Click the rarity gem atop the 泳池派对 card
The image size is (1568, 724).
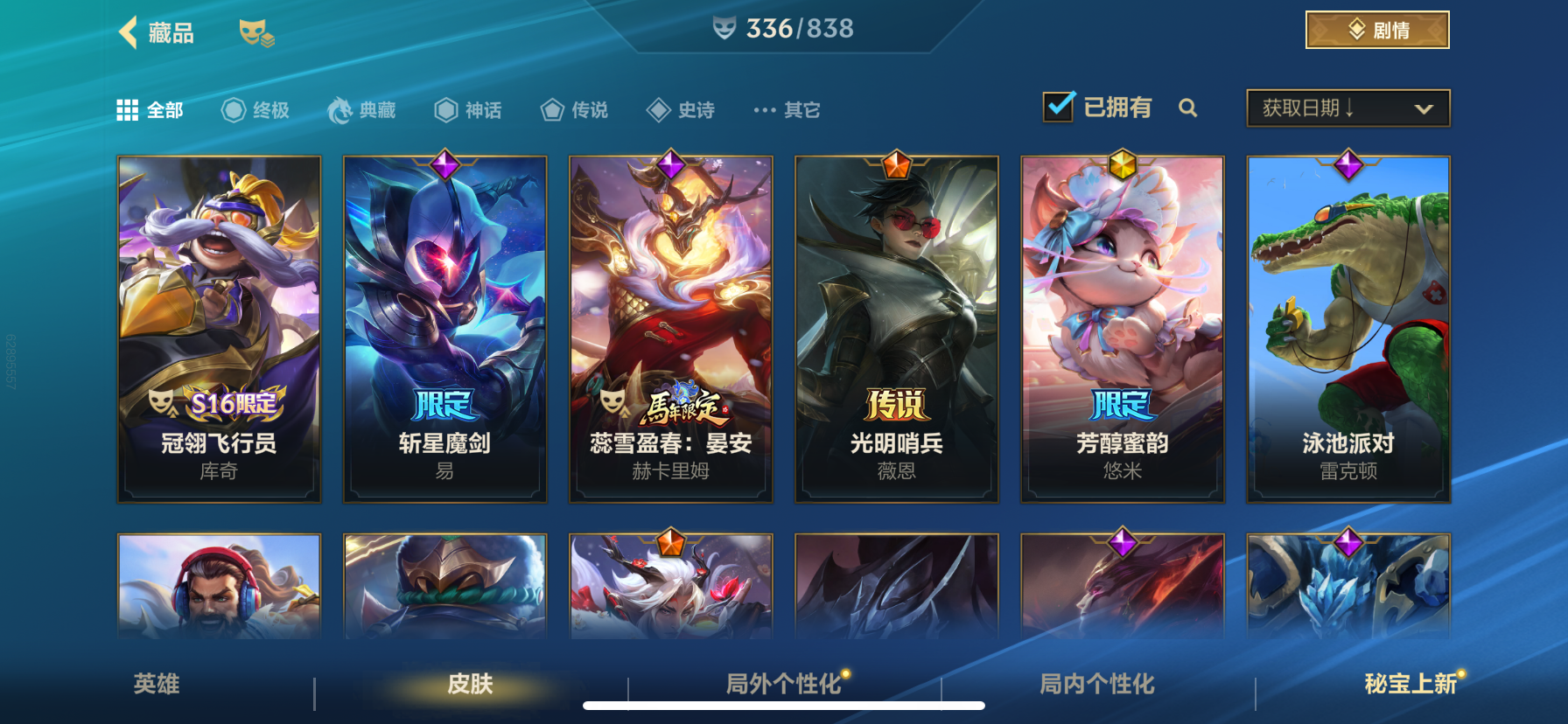click(1348, 164)
